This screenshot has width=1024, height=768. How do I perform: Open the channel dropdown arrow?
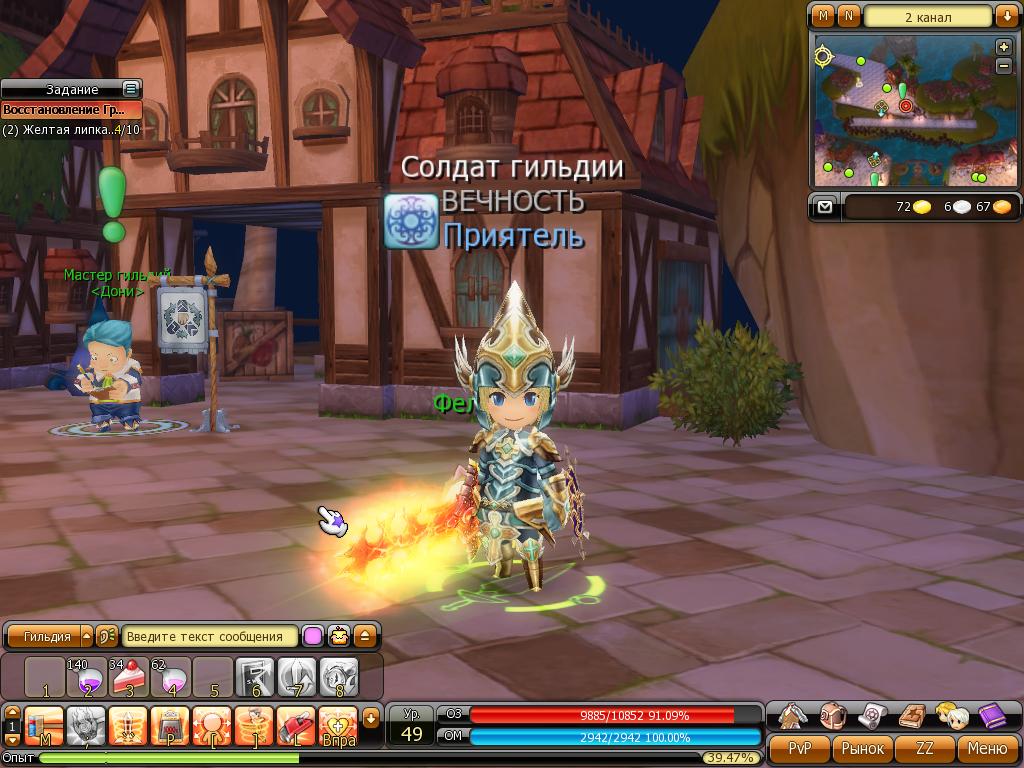click(1006, 16)
